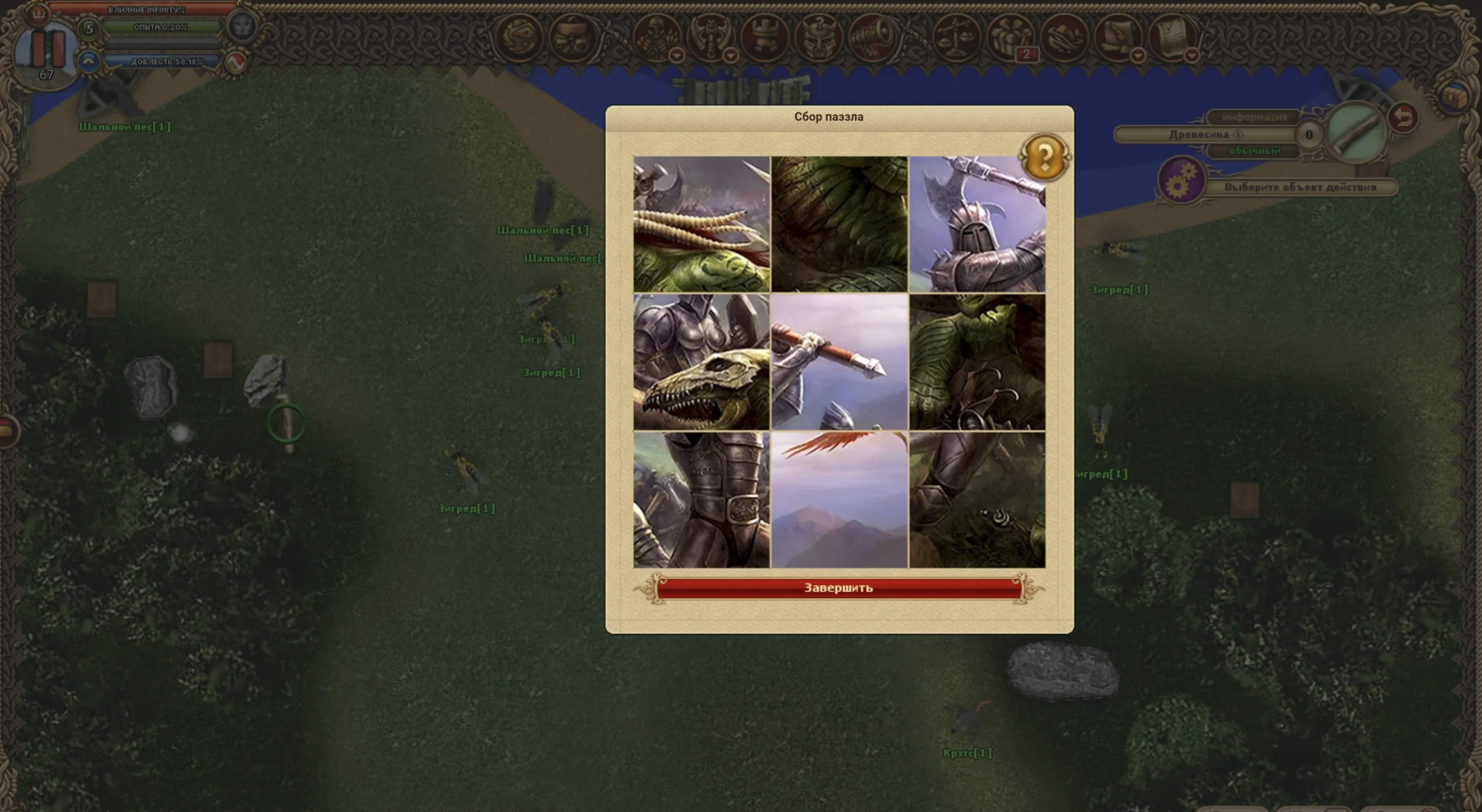This screenshot has height=812, width=1482.
Task: Open the backpack inventory icon
Action: tap(573, 36)
